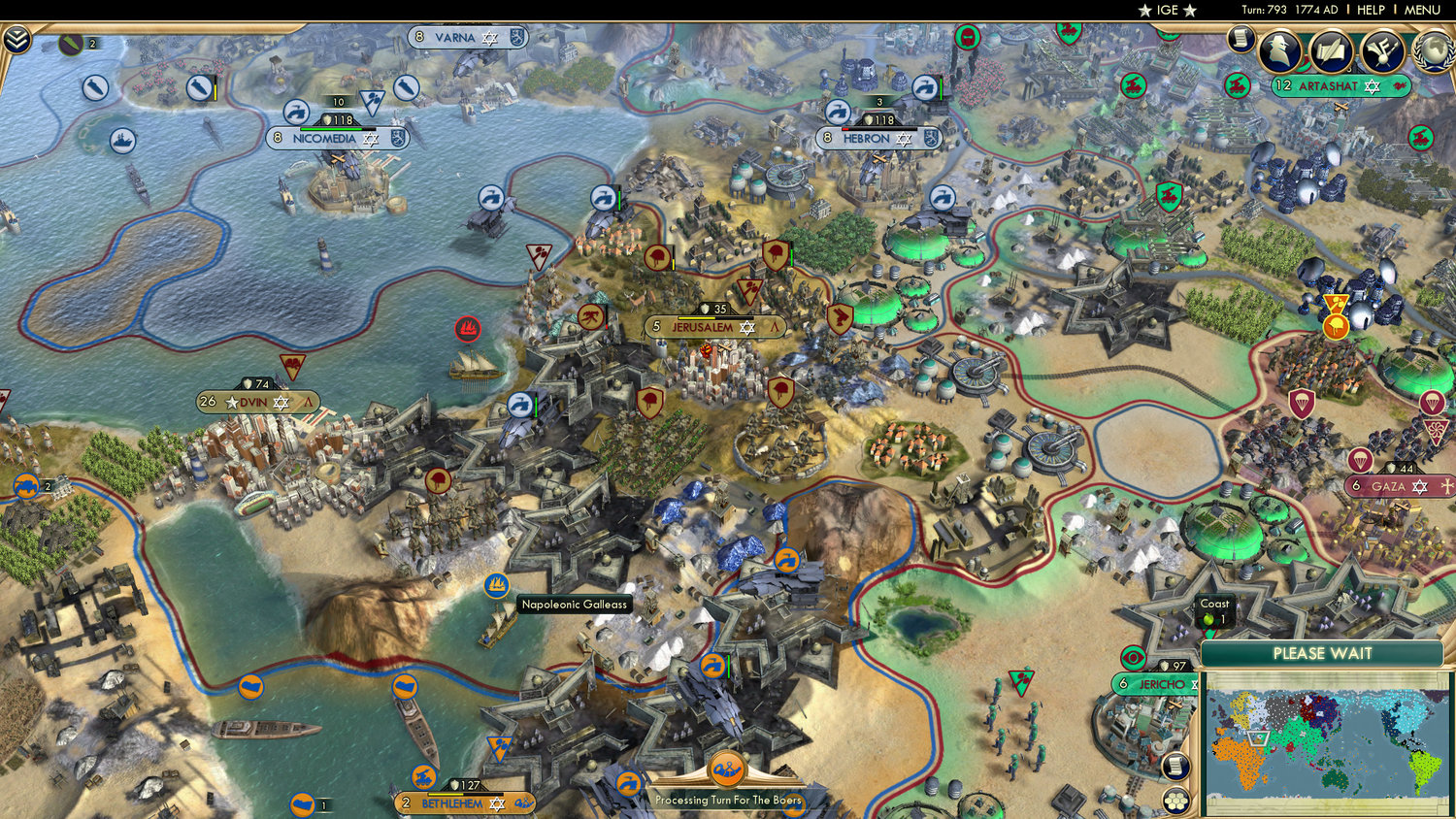Click the golden medal promotion icon near Gaza

coord(1337,324)
